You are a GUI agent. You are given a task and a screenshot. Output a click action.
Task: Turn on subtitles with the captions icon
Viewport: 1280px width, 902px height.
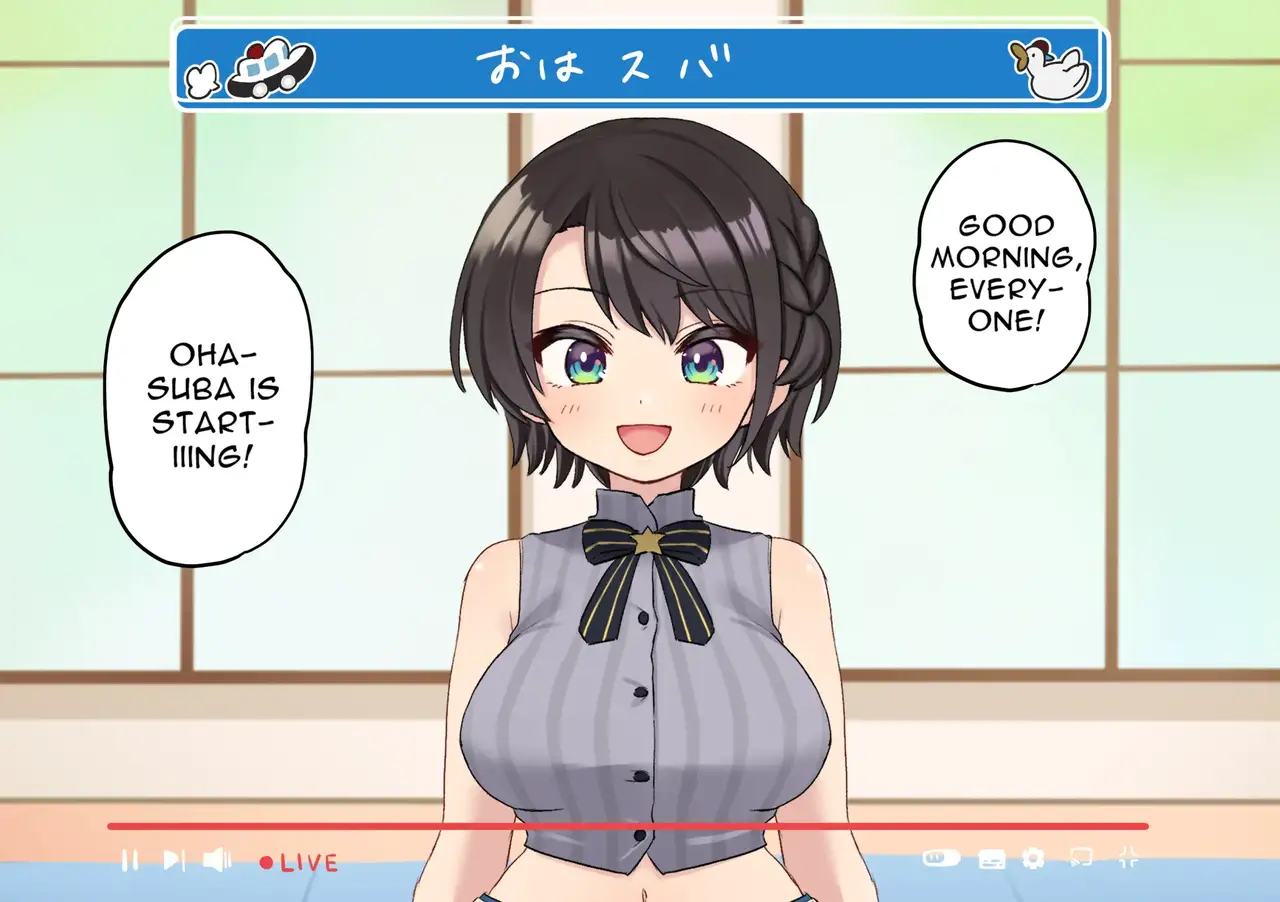coord(991,859)
